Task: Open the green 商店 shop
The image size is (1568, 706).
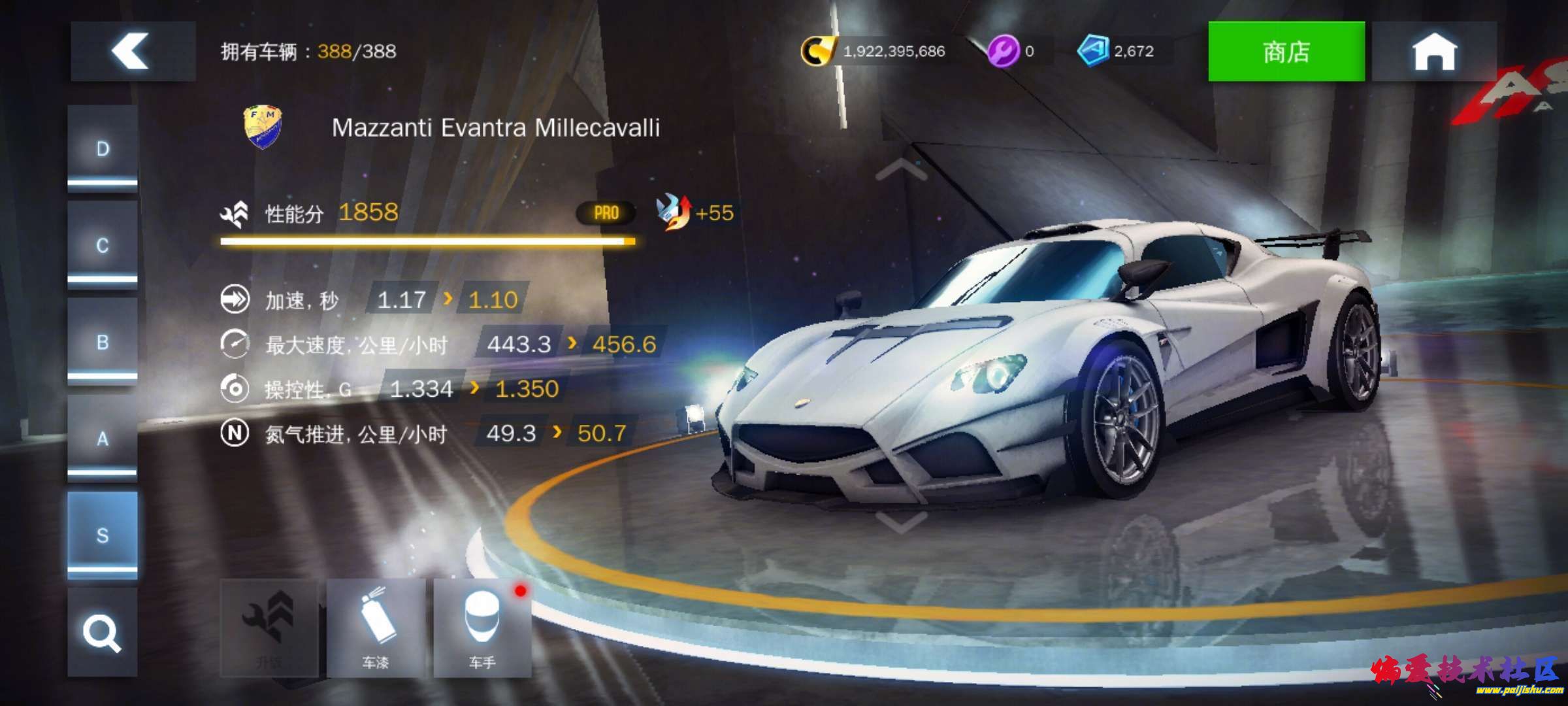Action: [1286, 51]
